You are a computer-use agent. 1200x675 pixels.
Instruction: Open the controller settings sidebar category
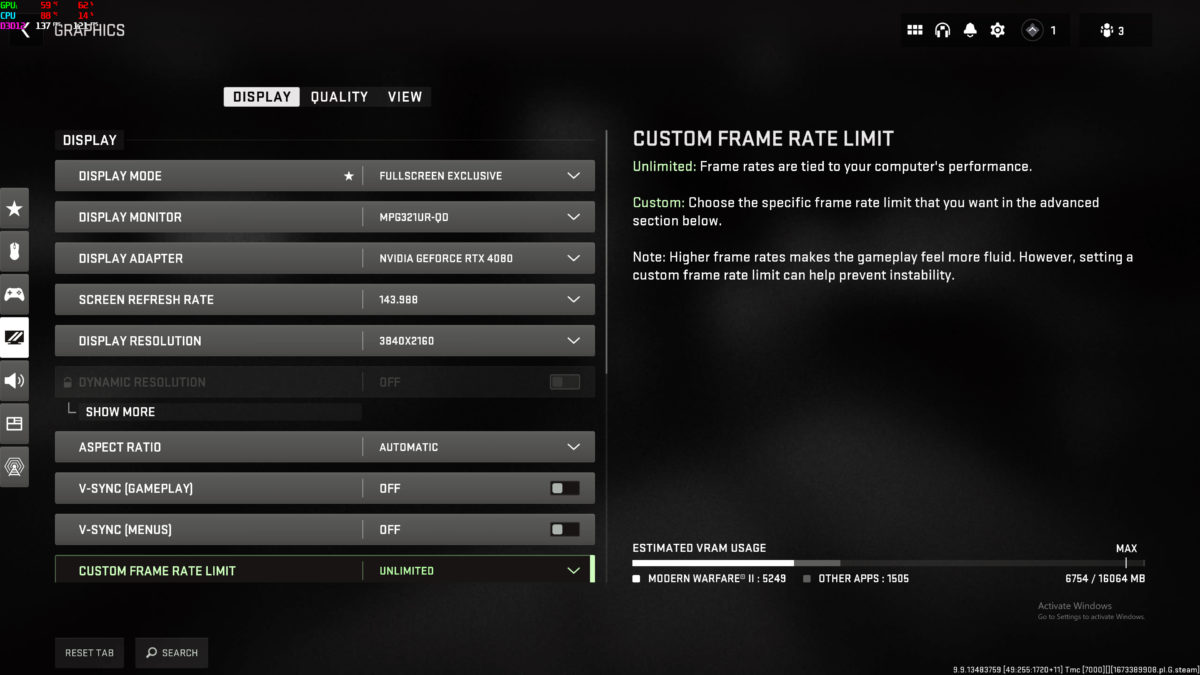click(14, 294)
